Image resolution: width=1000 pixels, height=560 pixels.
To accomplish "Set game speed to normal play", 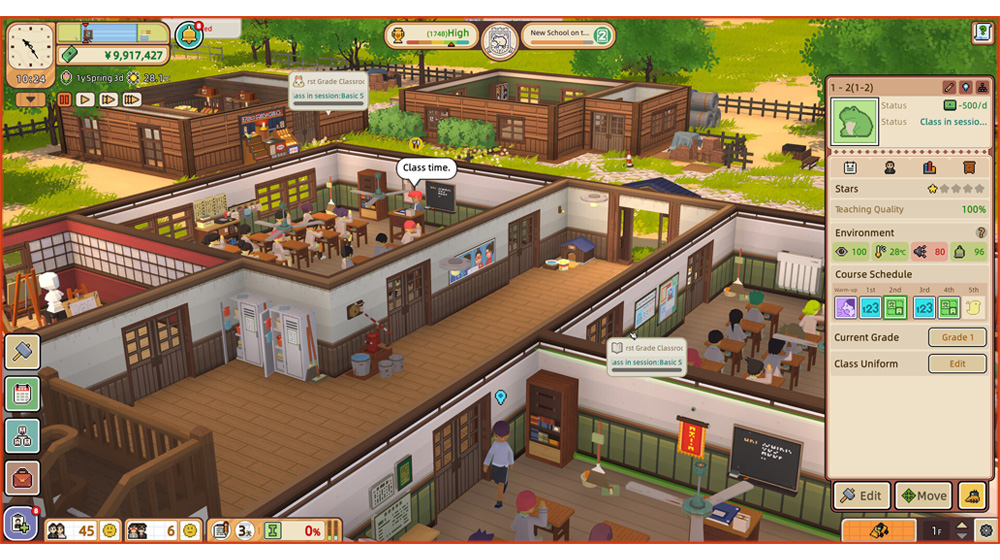I will point(86,99).
